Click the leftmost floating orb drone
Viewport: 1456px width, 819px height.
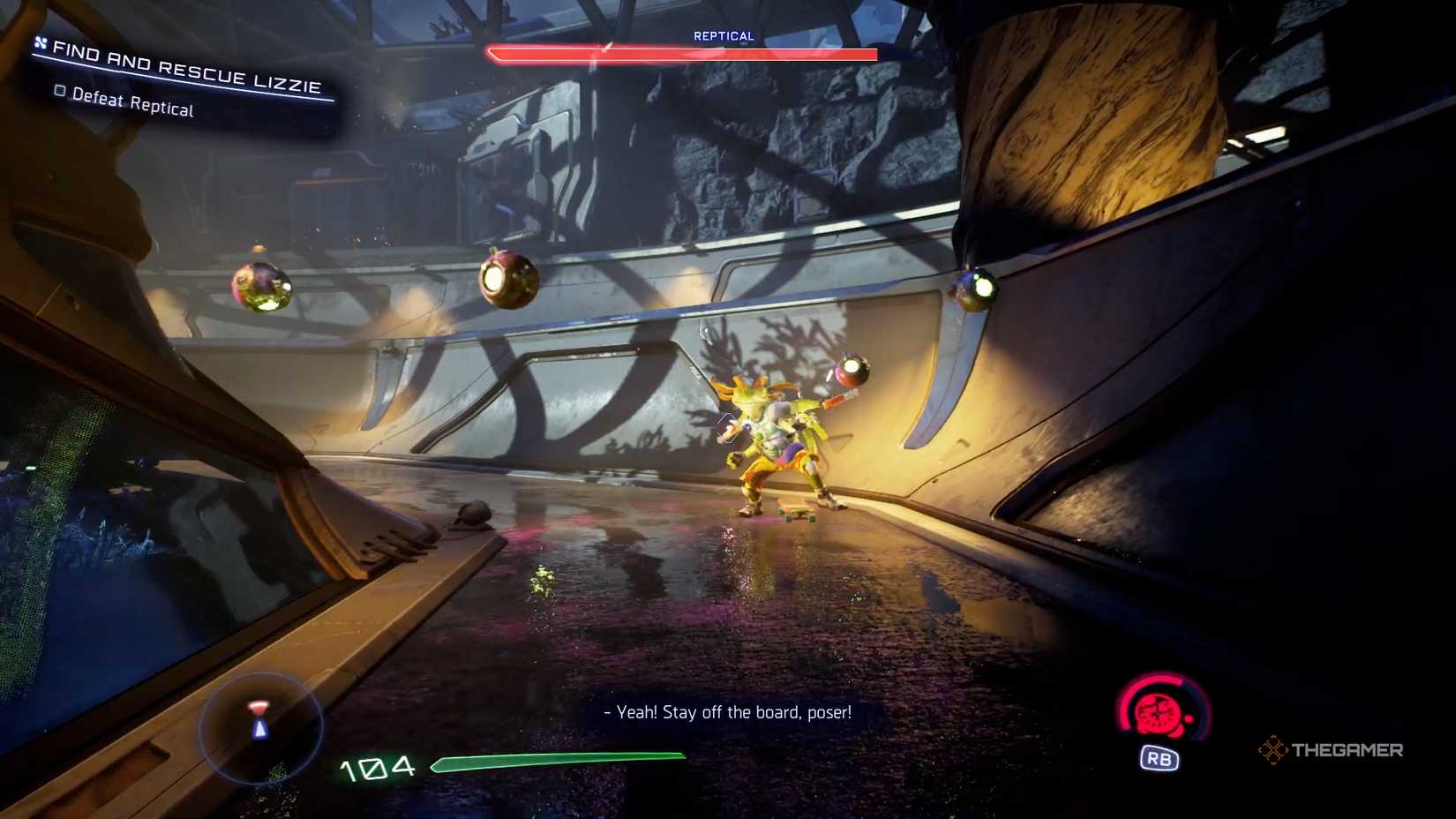click(261, 285)
